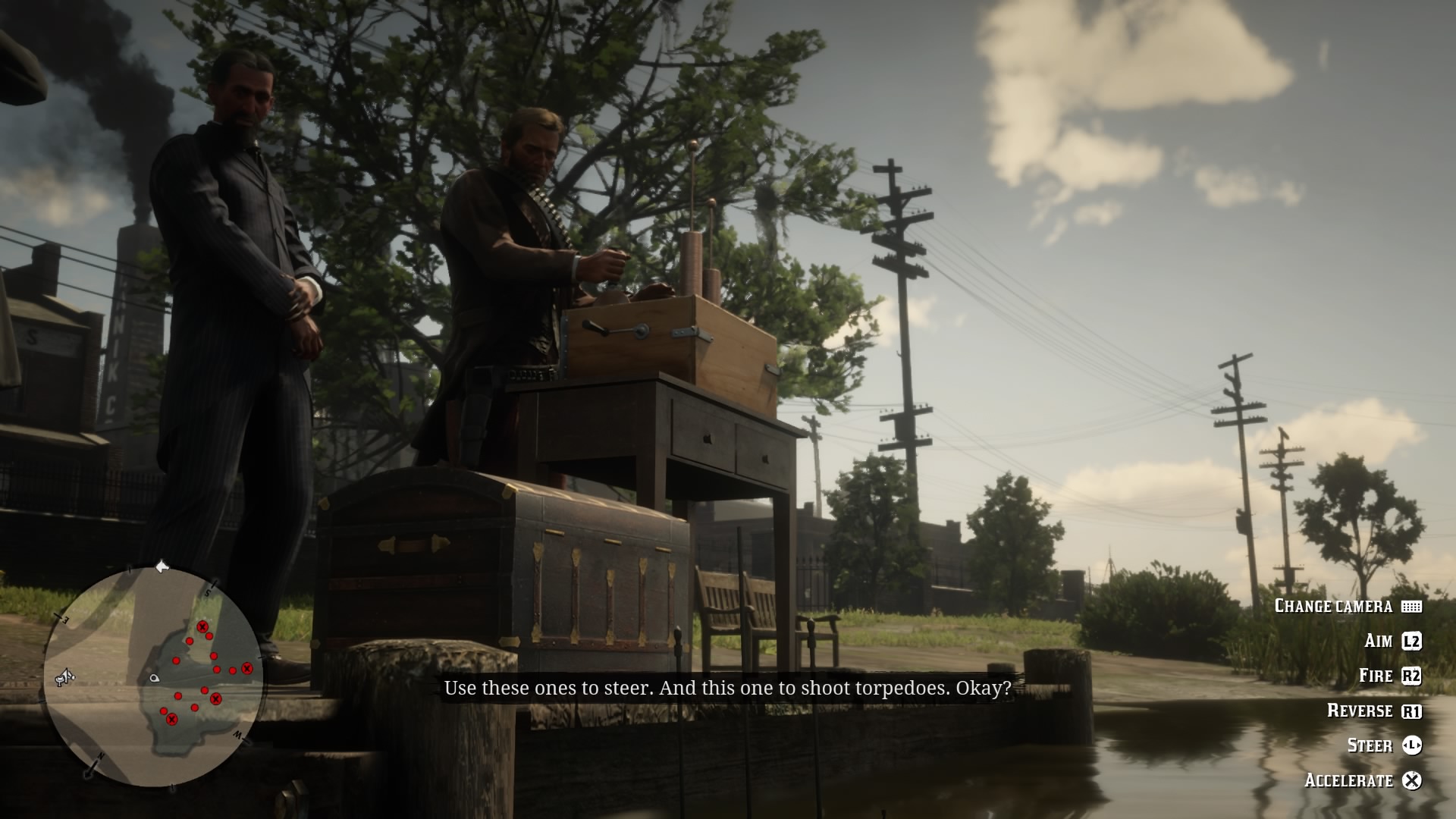Click the 'Fire' control label

tap(1377, 676)
